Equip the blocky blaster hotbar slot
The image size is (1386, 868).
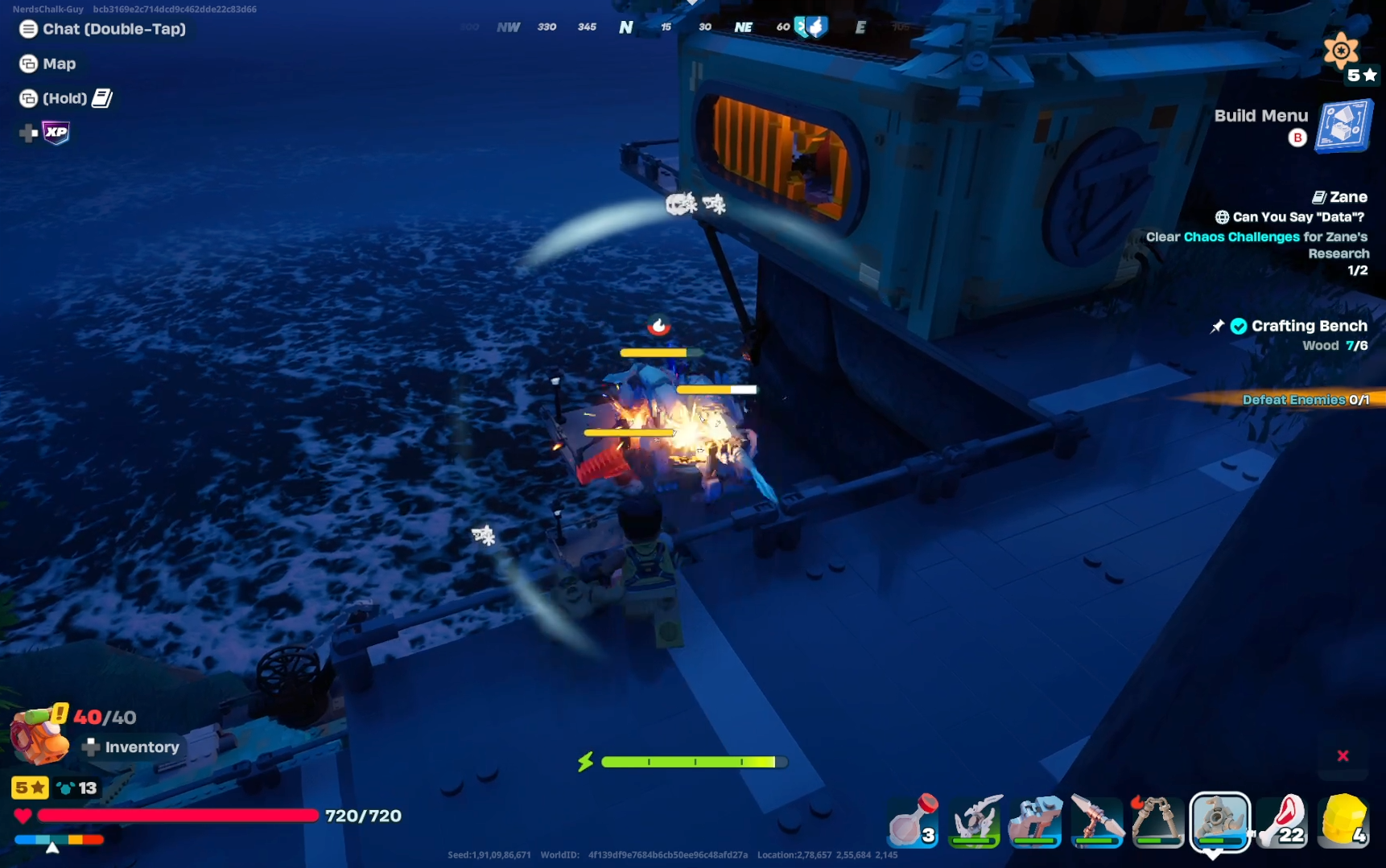click(1036, 821)
